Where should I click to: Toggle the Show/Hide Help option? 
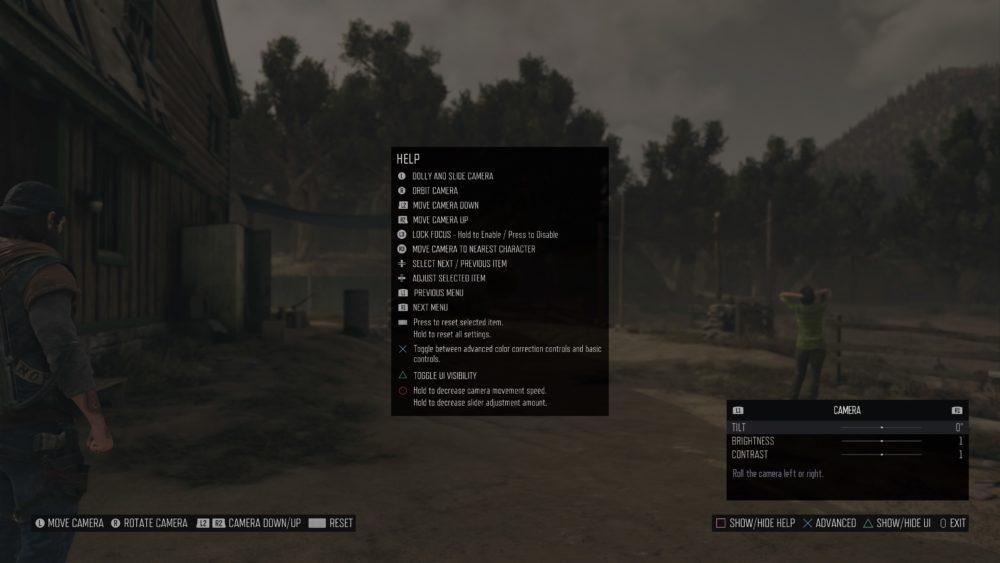click(x=754, y=523)
